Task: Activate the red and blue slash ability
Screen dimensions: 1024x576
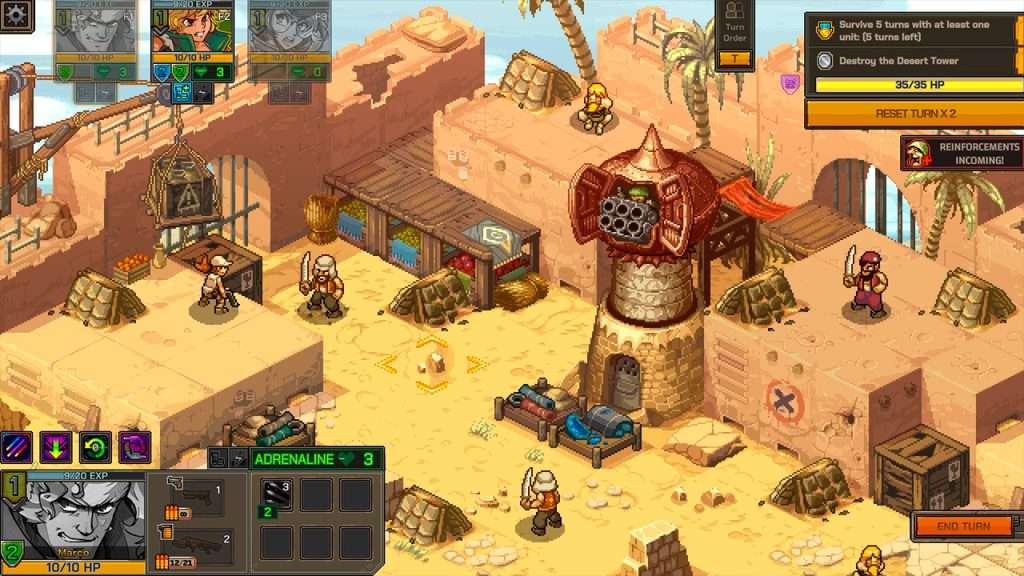Action: coord(16,447)
